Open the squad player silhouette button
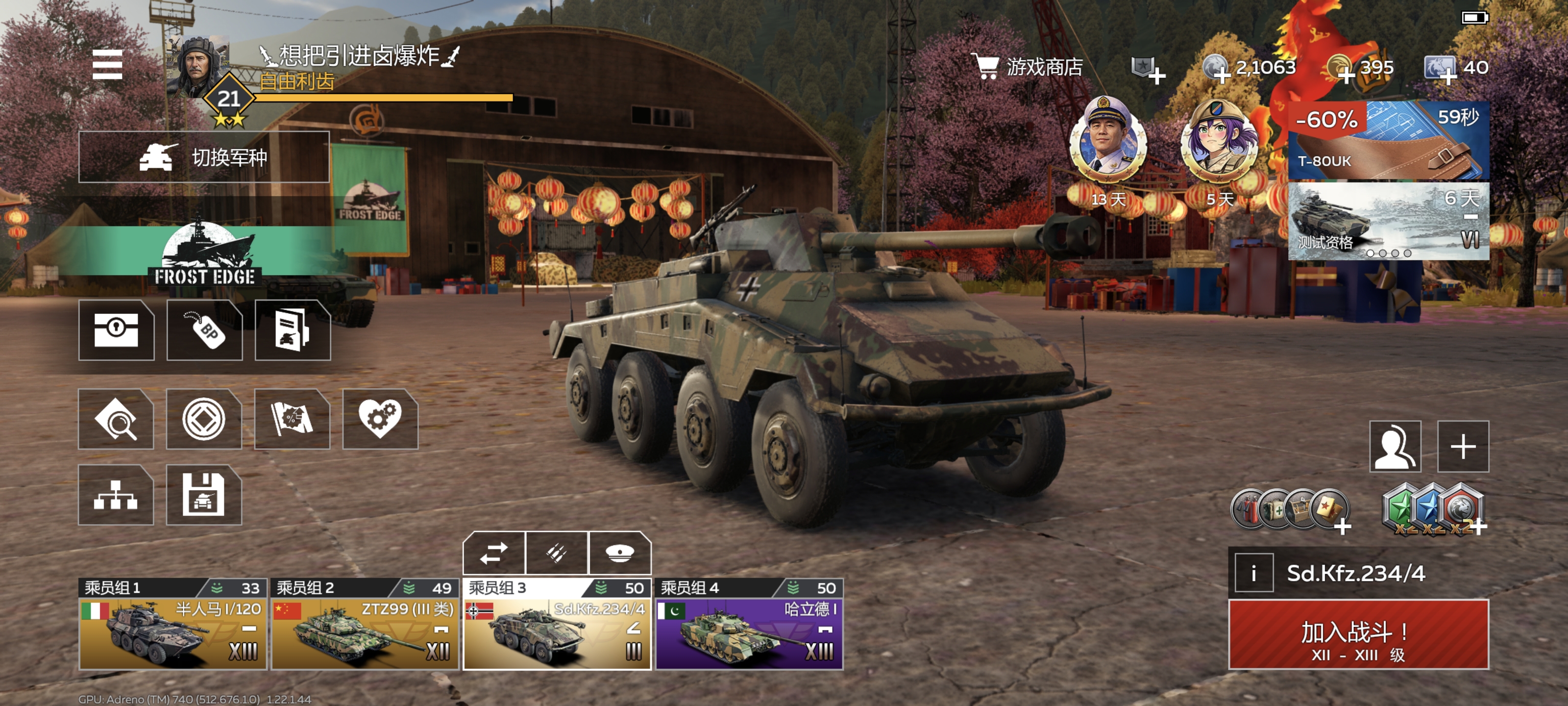 tap(1395, 447)
